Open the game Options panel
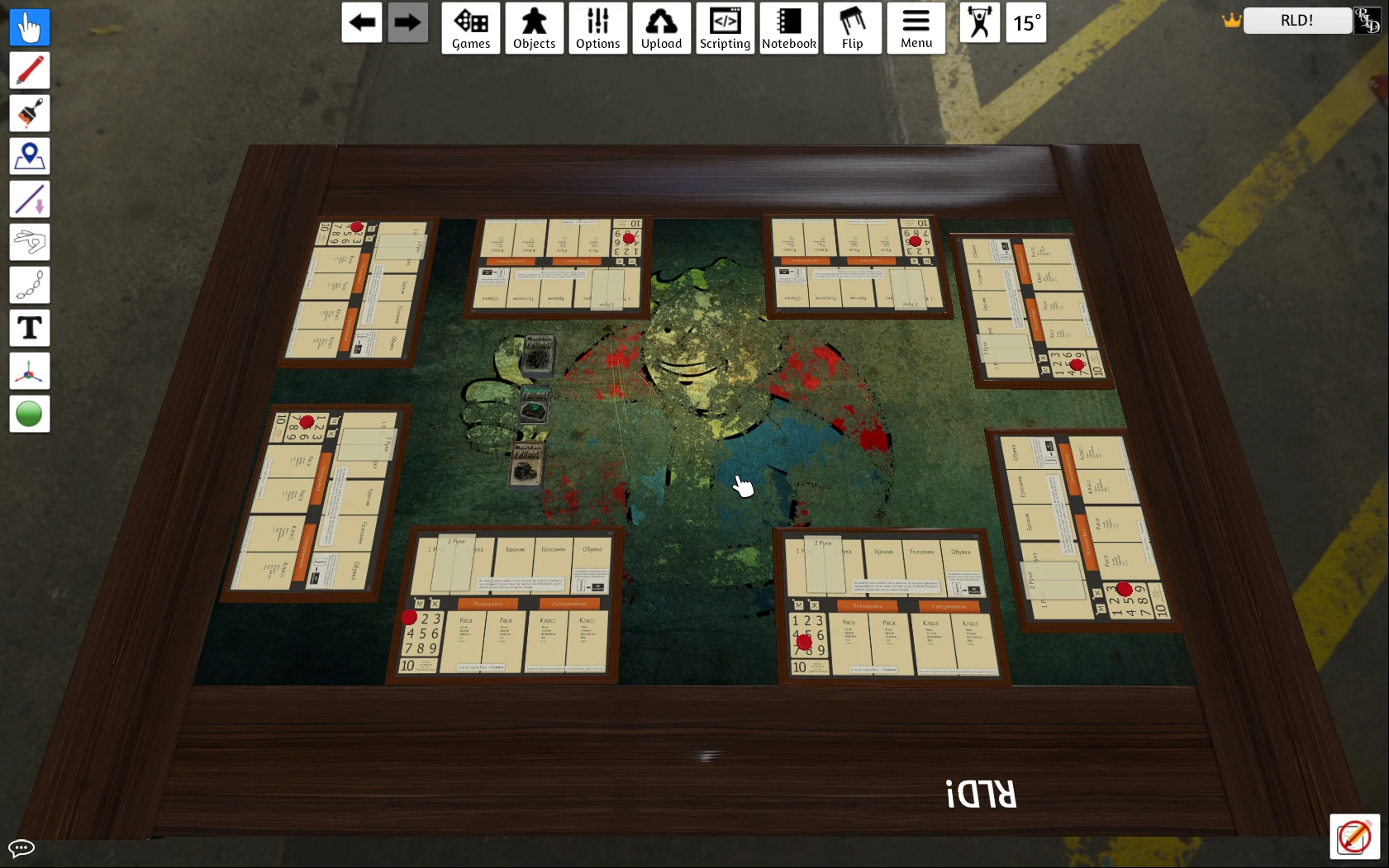 point(598,28)
